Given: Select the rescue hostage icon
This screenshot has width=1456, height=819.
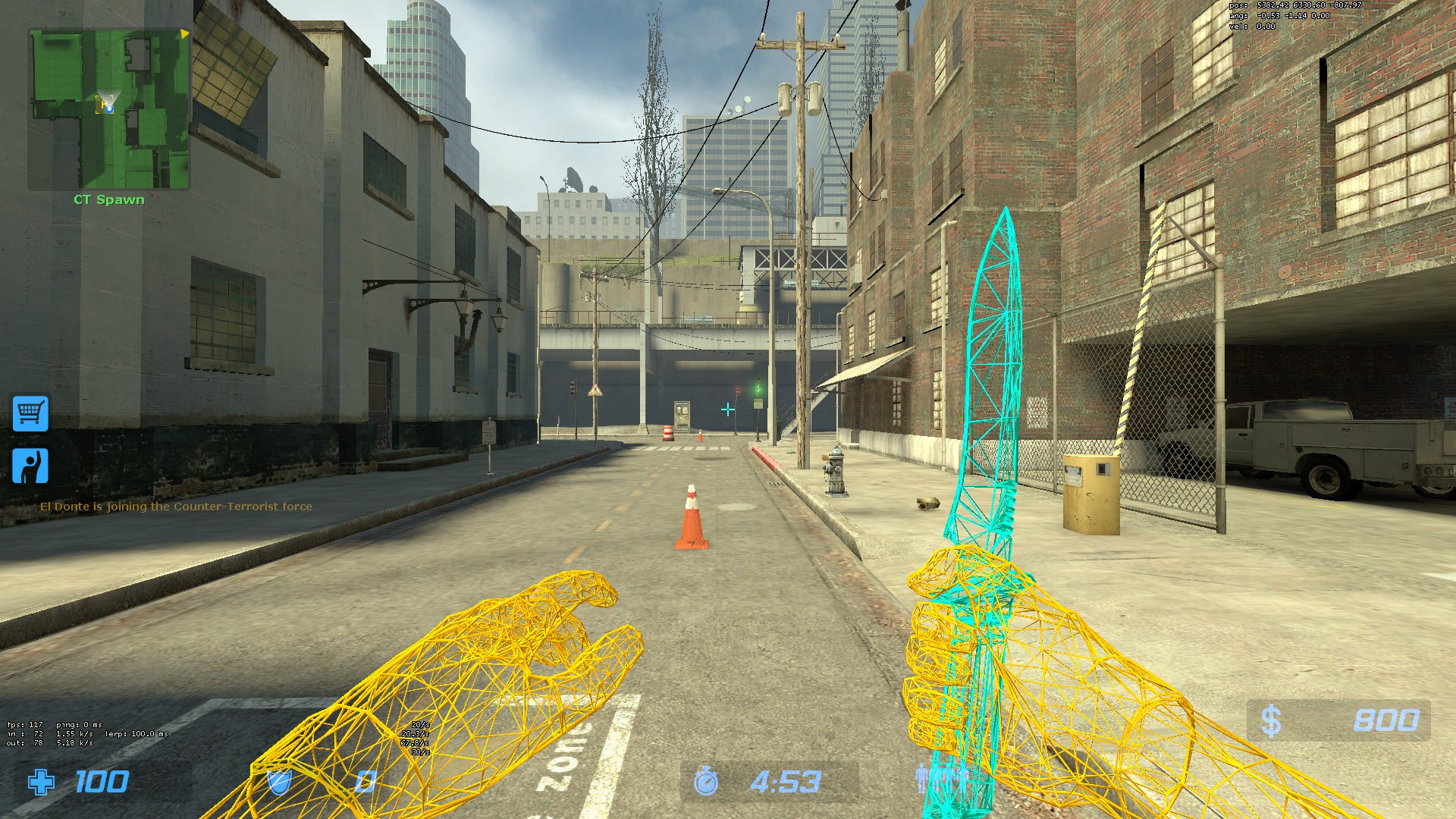Looking at the screenshot, I should (x=30, y=465).
